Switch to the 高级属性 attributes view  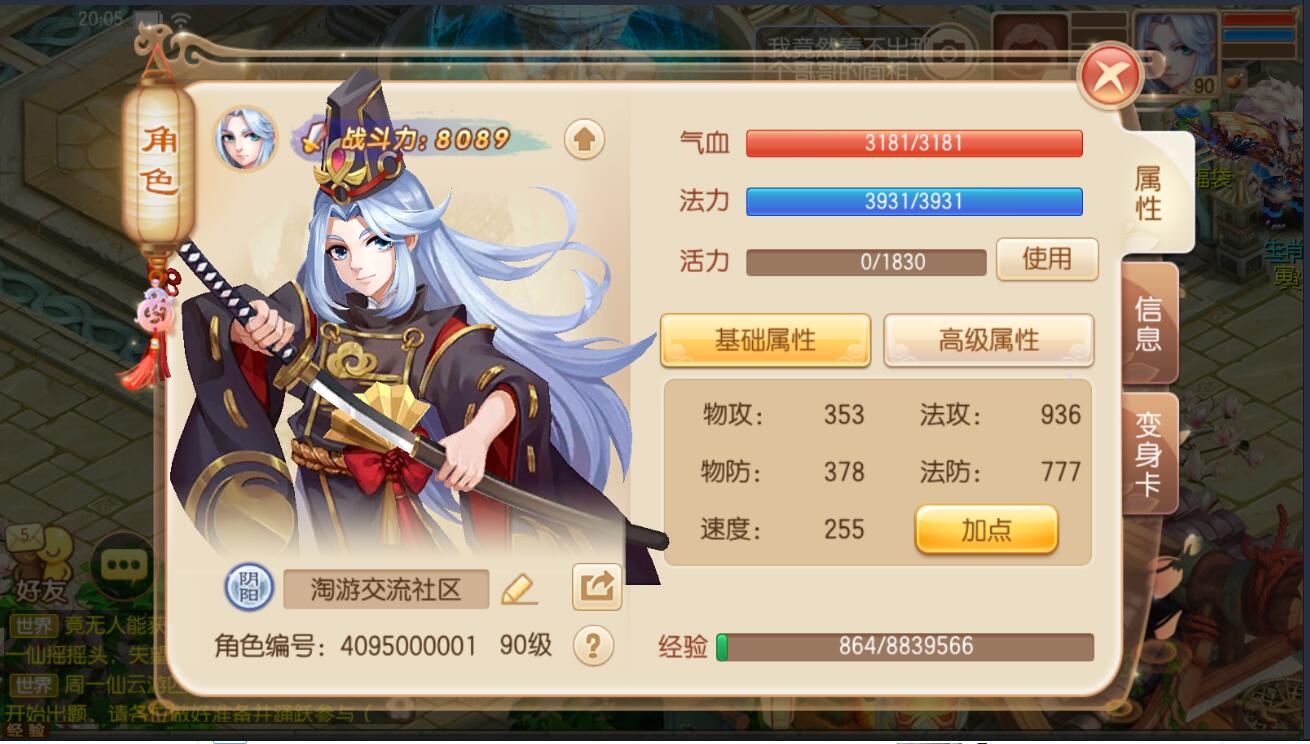(x=988, y=341)
